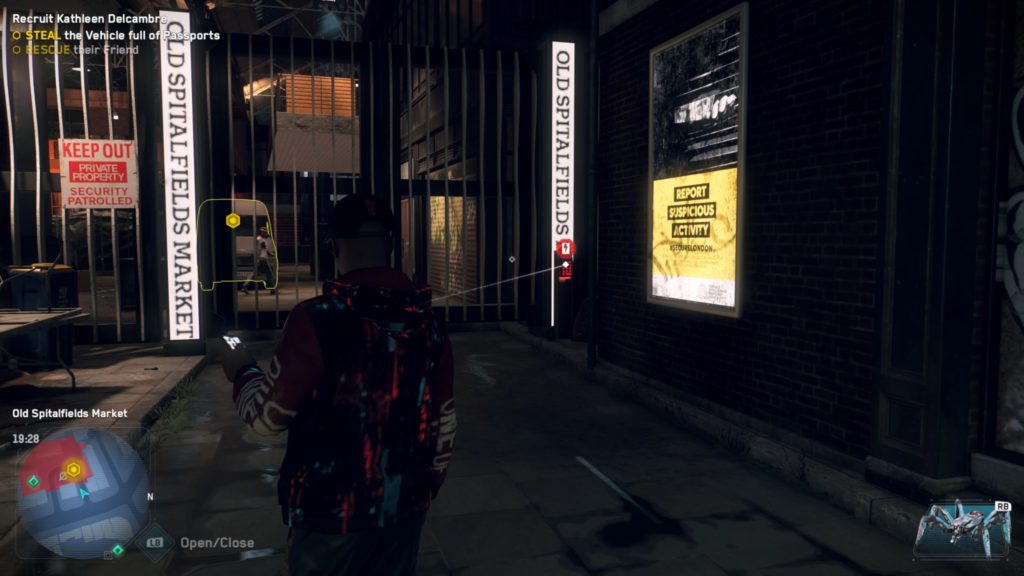This screenshot has width=1024, height=576.
Task: Click the blue player arrow on the minimap
Action: point(84,492)
